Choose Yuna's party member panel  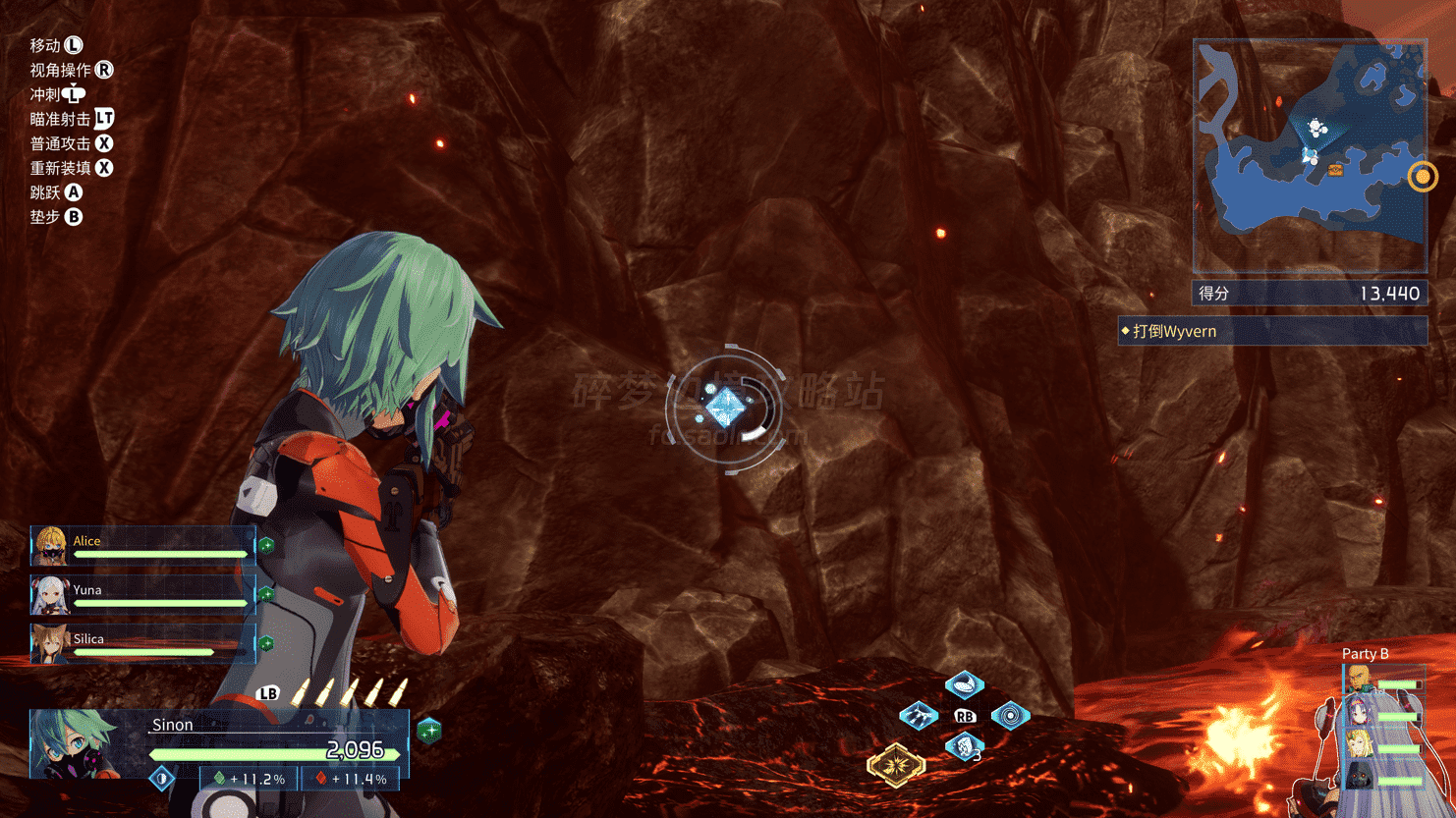coord(143,595)
